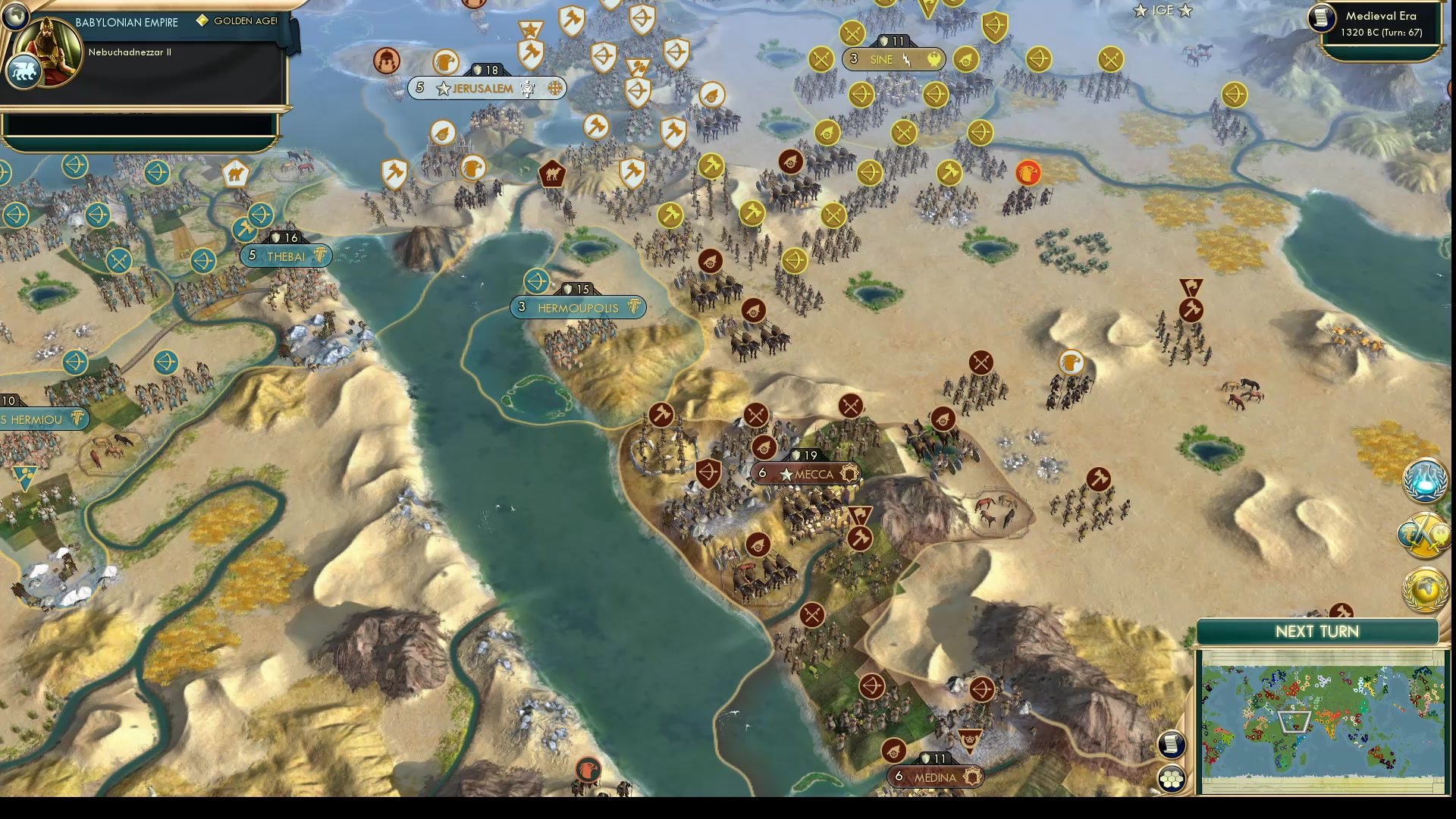The width and height of the screenshot is (1456, 819).
Task: Select the Sine city-state banner
Action: pos(893,59)
